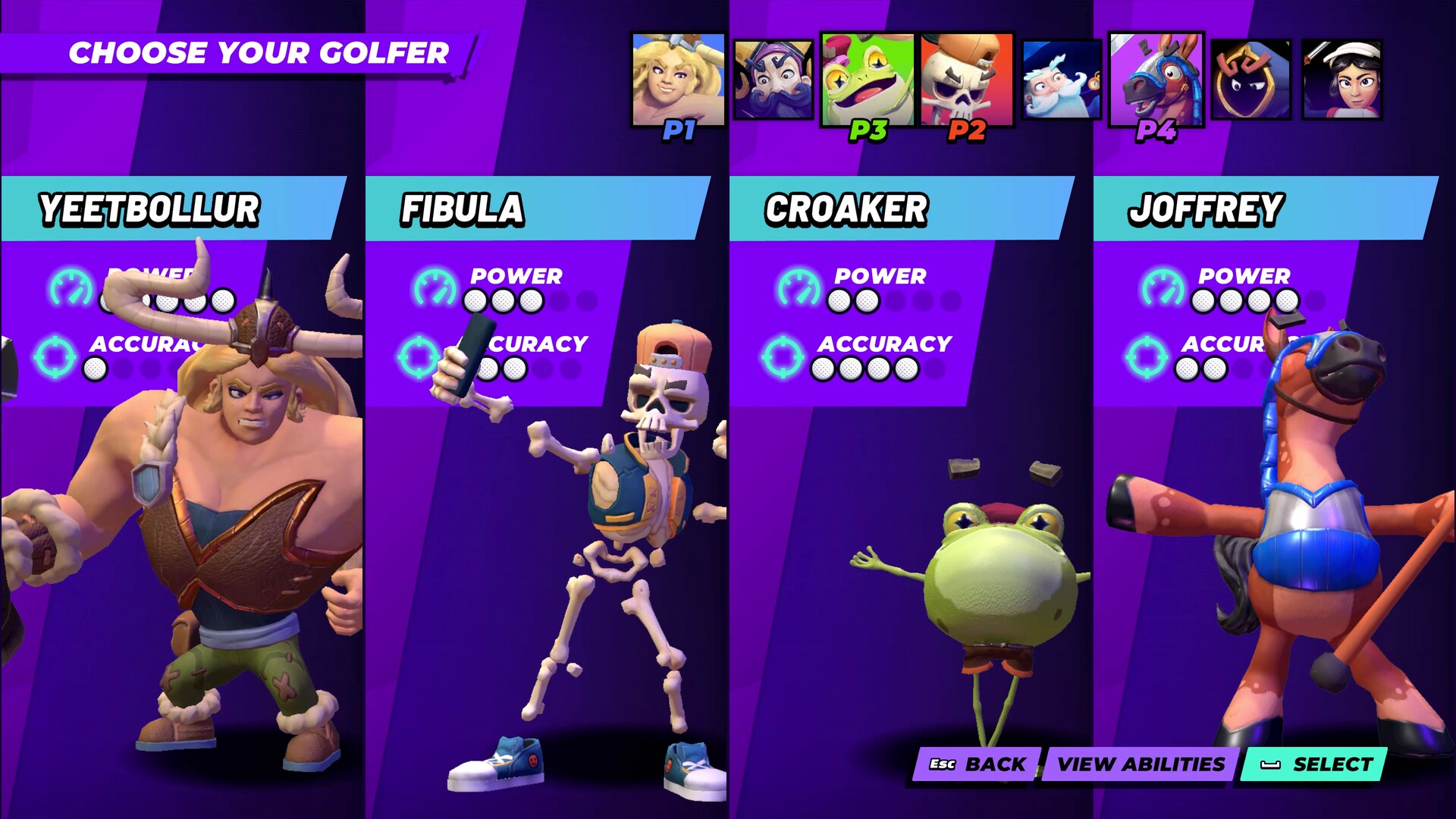Click the CHOOSE YOUR GOLFER banner
The height and width of the screenshot is (819, 1456).
click(259, 53)
